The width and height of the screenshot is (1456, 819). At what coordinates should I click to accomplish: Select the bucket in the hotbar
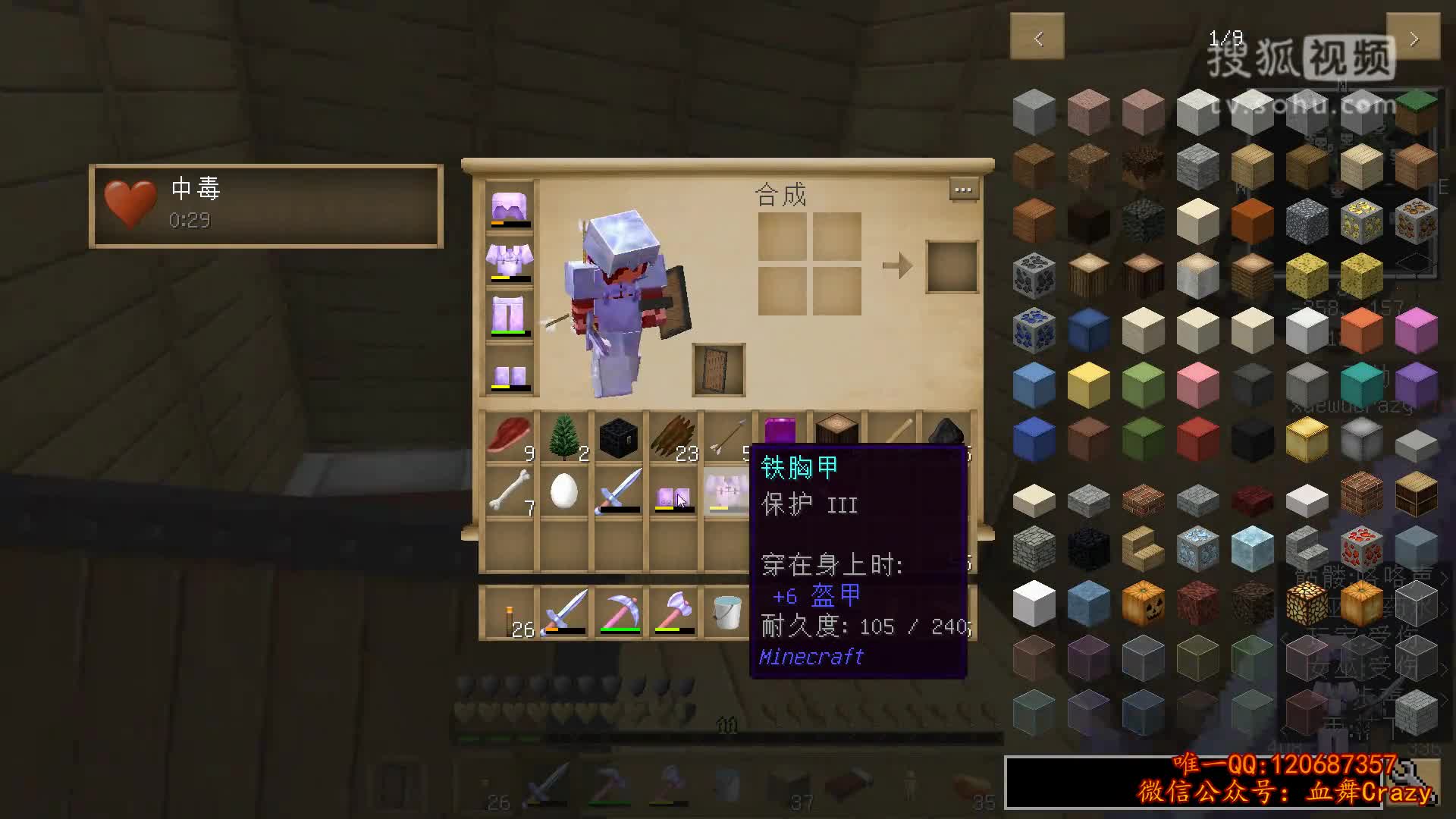726,611
